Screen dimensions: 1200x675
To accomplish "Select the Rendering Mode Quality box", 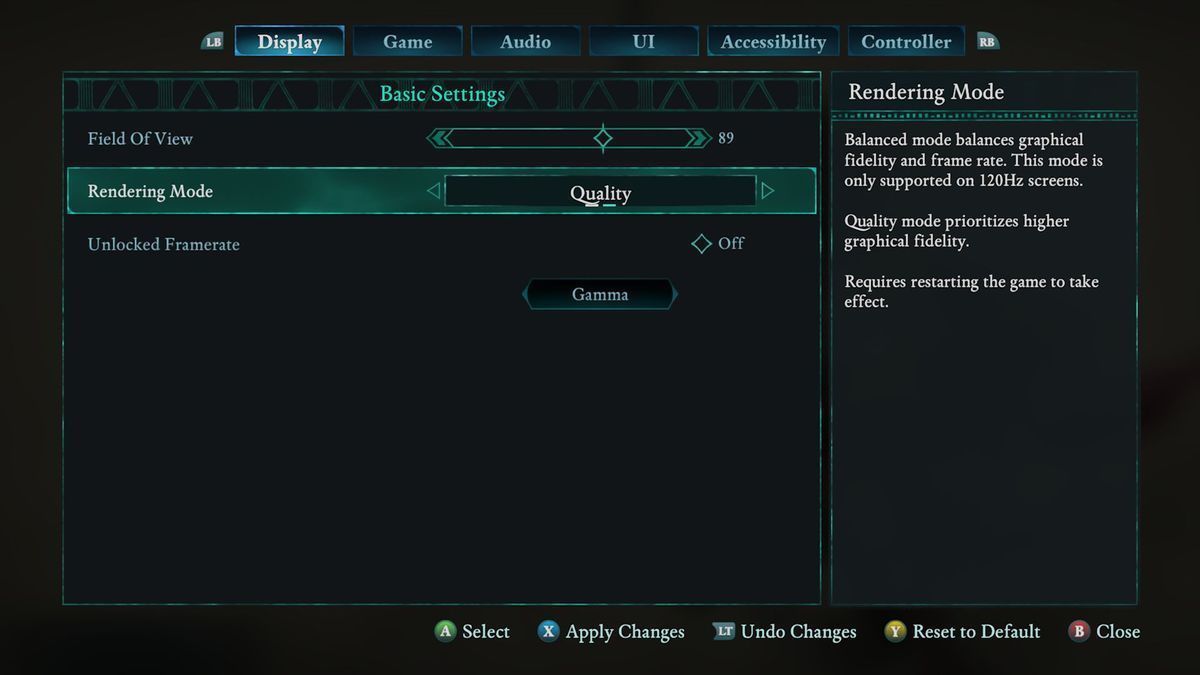I will tap(600, 192).
